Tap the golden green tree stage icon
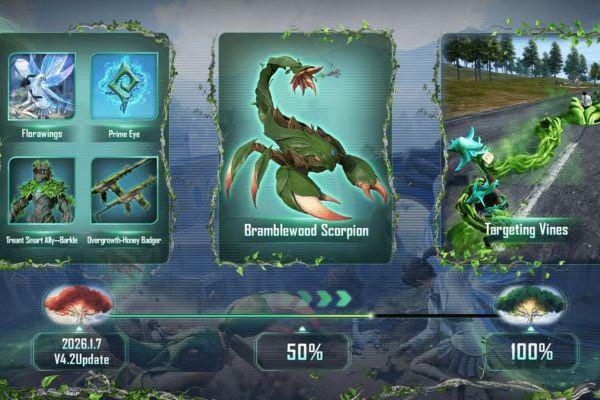600x400 pixels. (x=530, y=302)
